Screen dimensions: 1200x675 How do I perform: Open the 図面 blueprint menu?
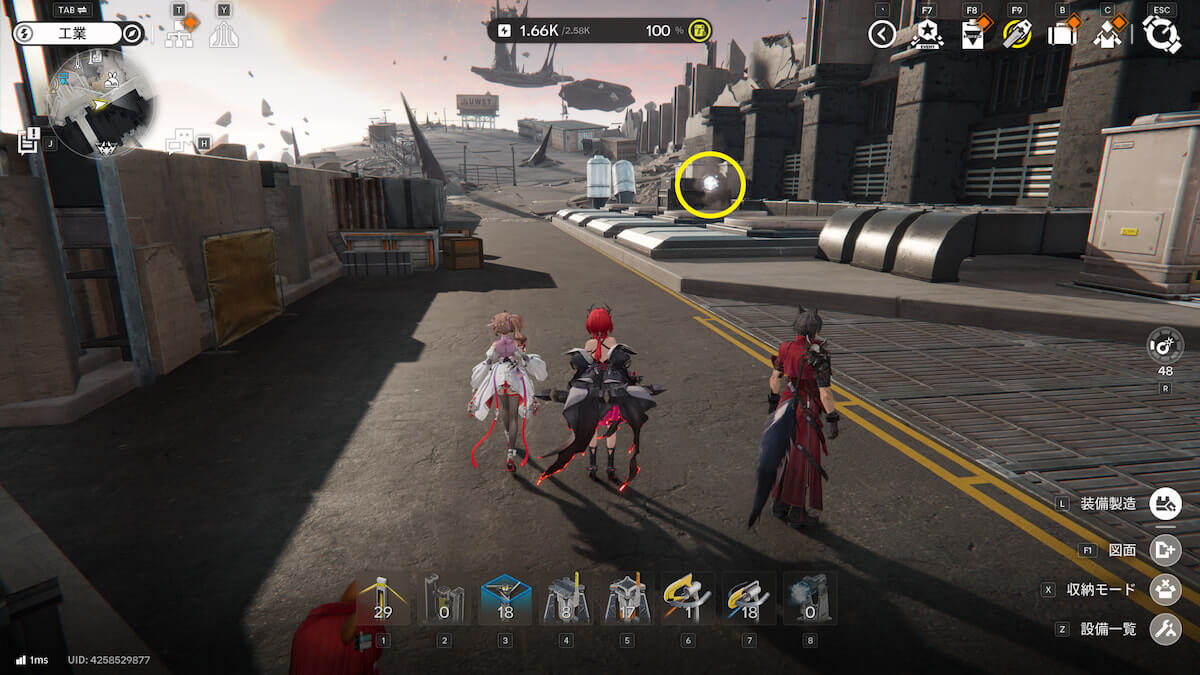point(1165,549)
